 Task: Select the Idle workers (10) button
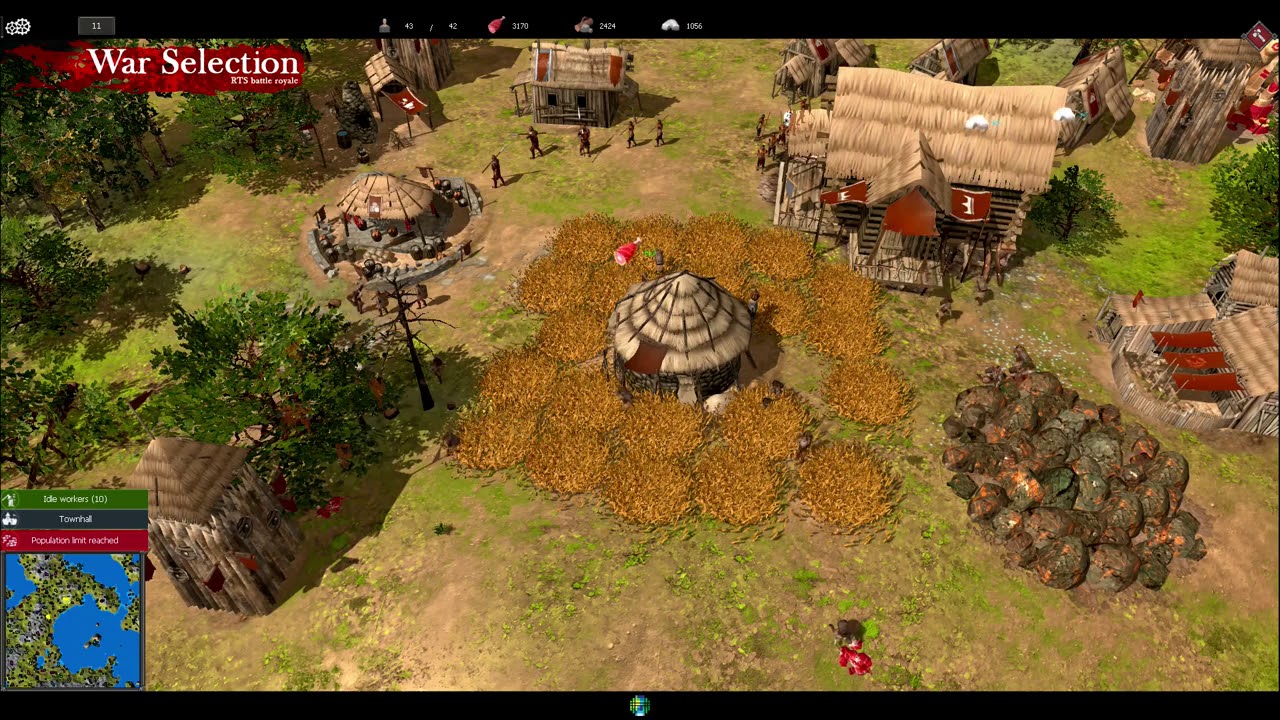(x=75, y=499)
